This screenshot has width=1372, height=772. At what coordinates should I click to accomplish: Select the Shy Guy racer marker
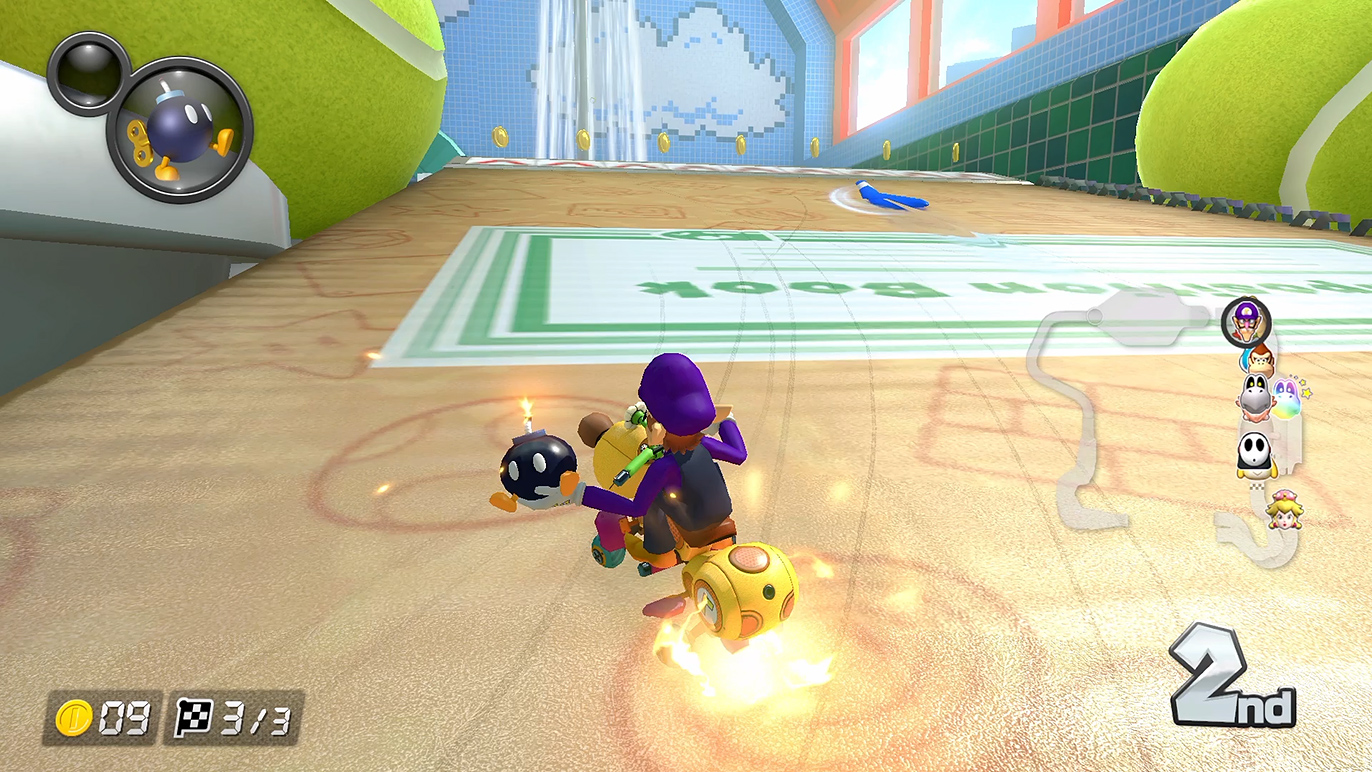coord(1255,455)
